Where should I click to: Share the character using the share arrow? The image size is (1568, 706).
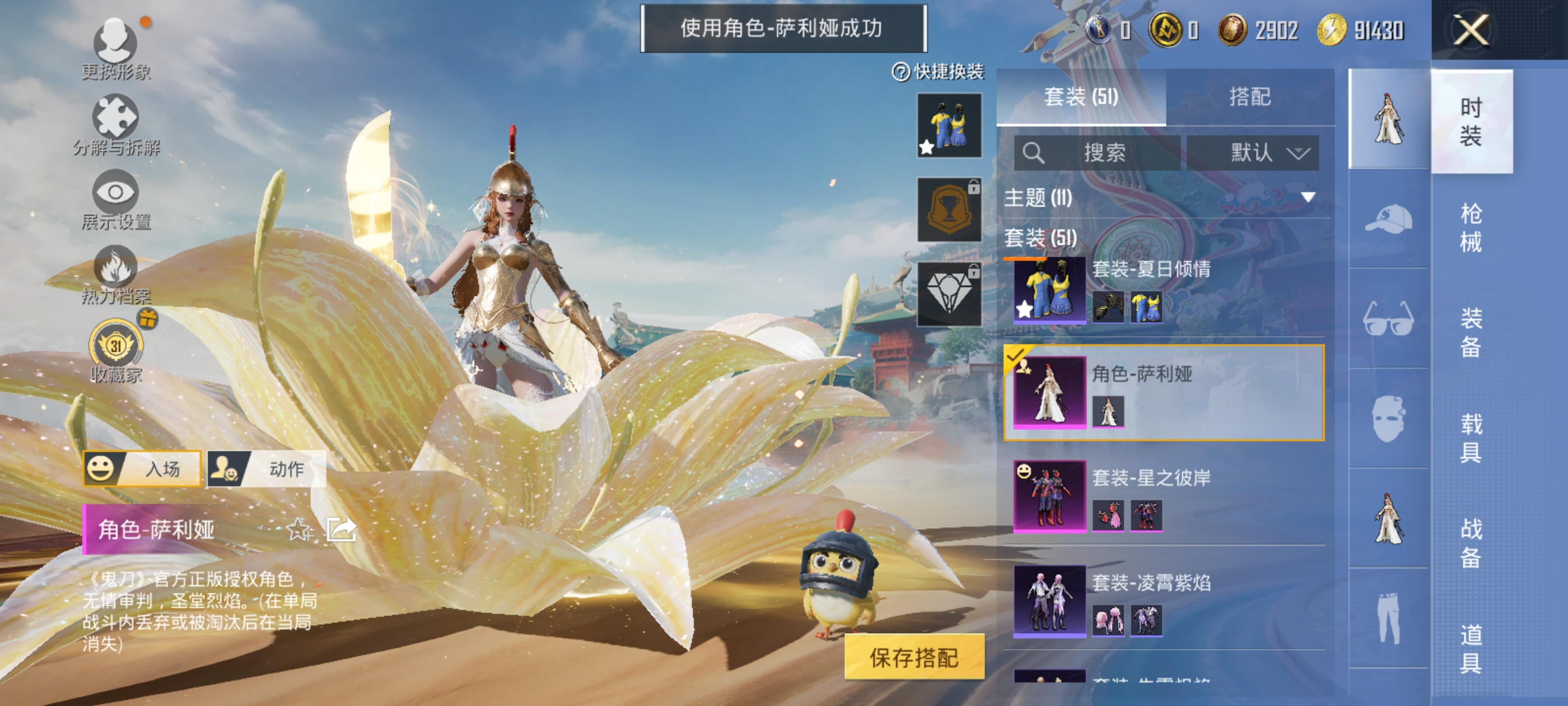[341, 530]
